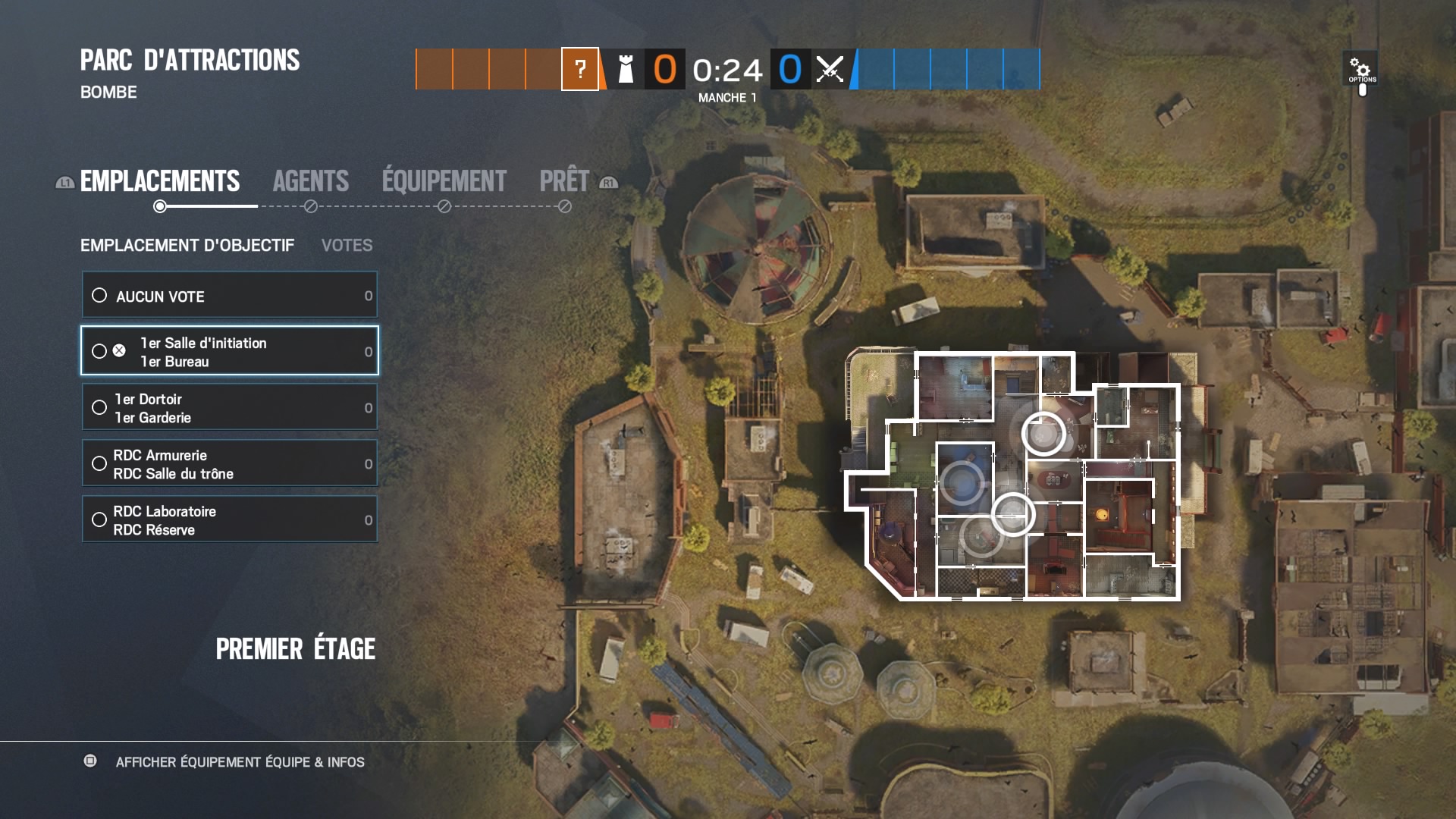Click the crossed swords attacker icon
The height and width of the screenshot is (819, 1456).
[829, 70]
